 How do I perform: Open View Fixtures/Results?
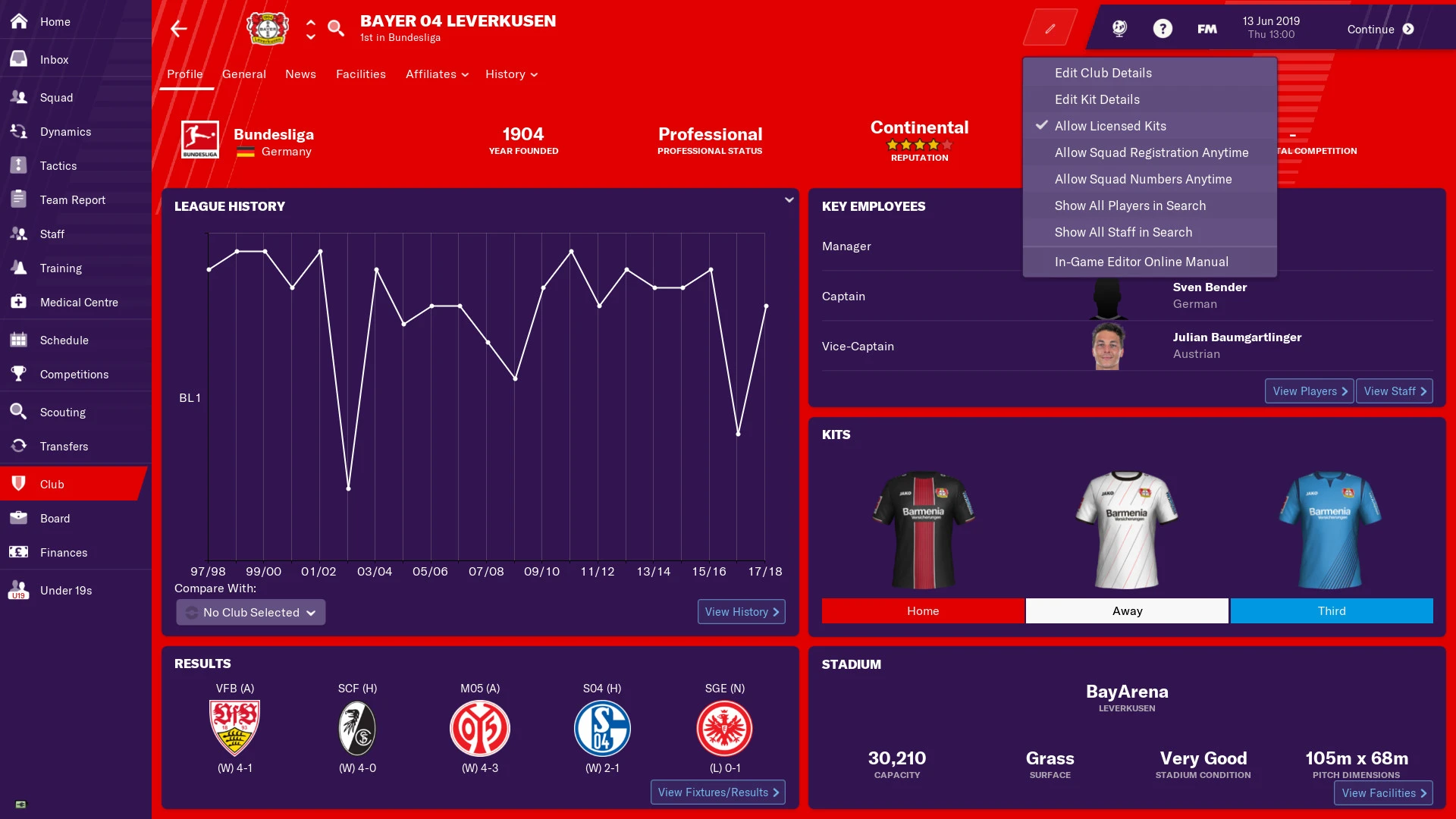717,792
